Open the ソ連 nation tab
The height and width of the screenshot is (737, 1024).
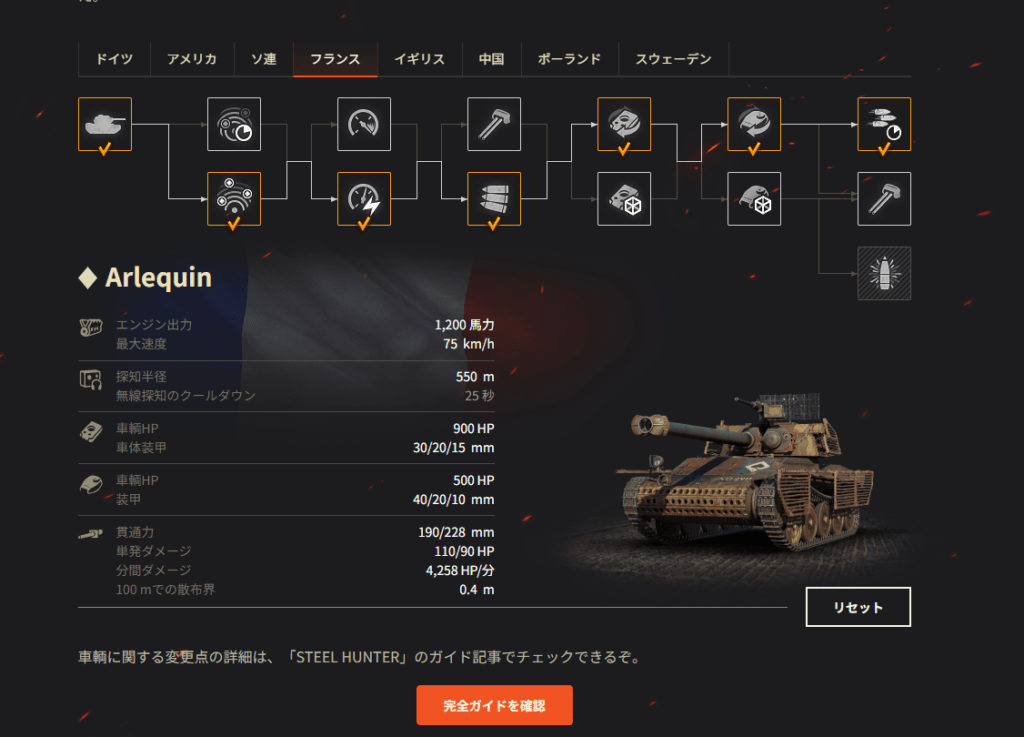coord(263,59)
